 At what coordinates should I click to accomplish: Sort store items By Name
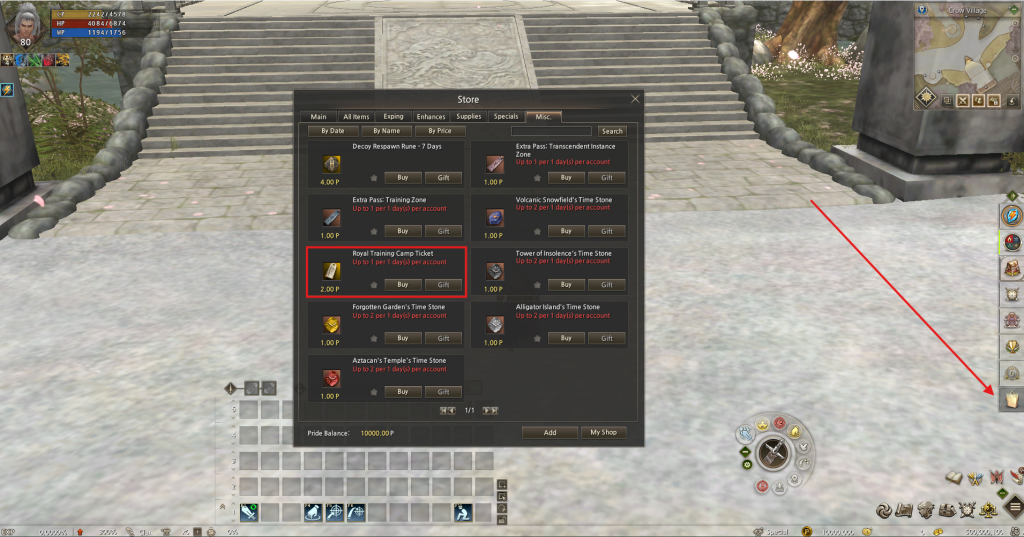pos(386,131)
